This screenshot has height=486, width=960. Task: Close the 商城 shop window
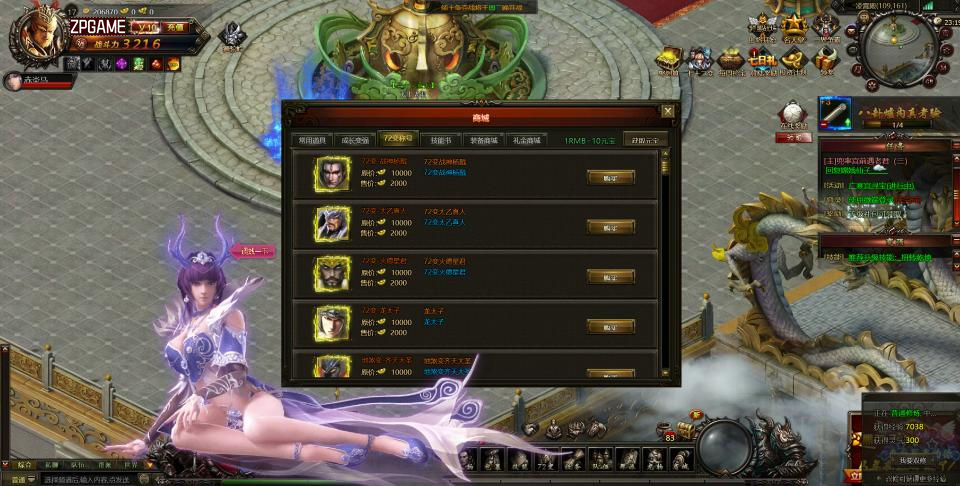point(667,111)
